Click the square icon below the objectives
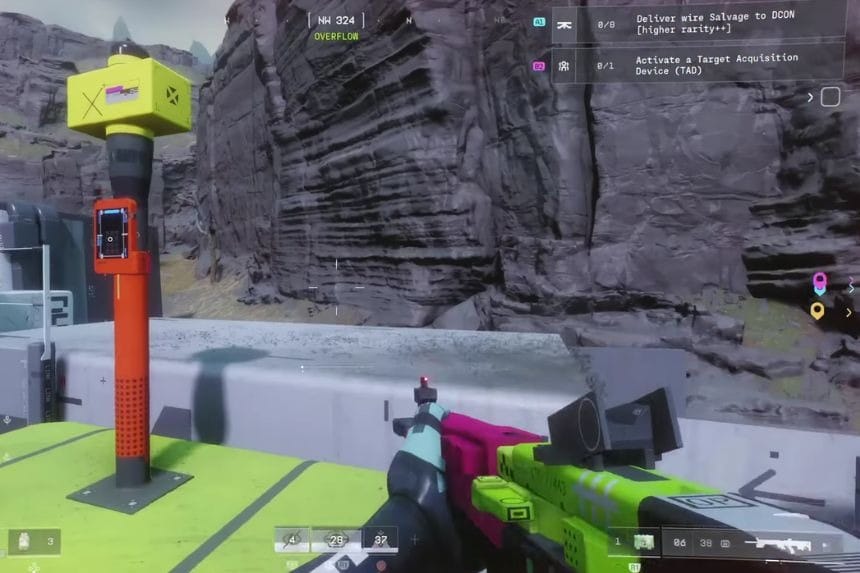The height and width of the screenshot is (573, 860). 830,97
